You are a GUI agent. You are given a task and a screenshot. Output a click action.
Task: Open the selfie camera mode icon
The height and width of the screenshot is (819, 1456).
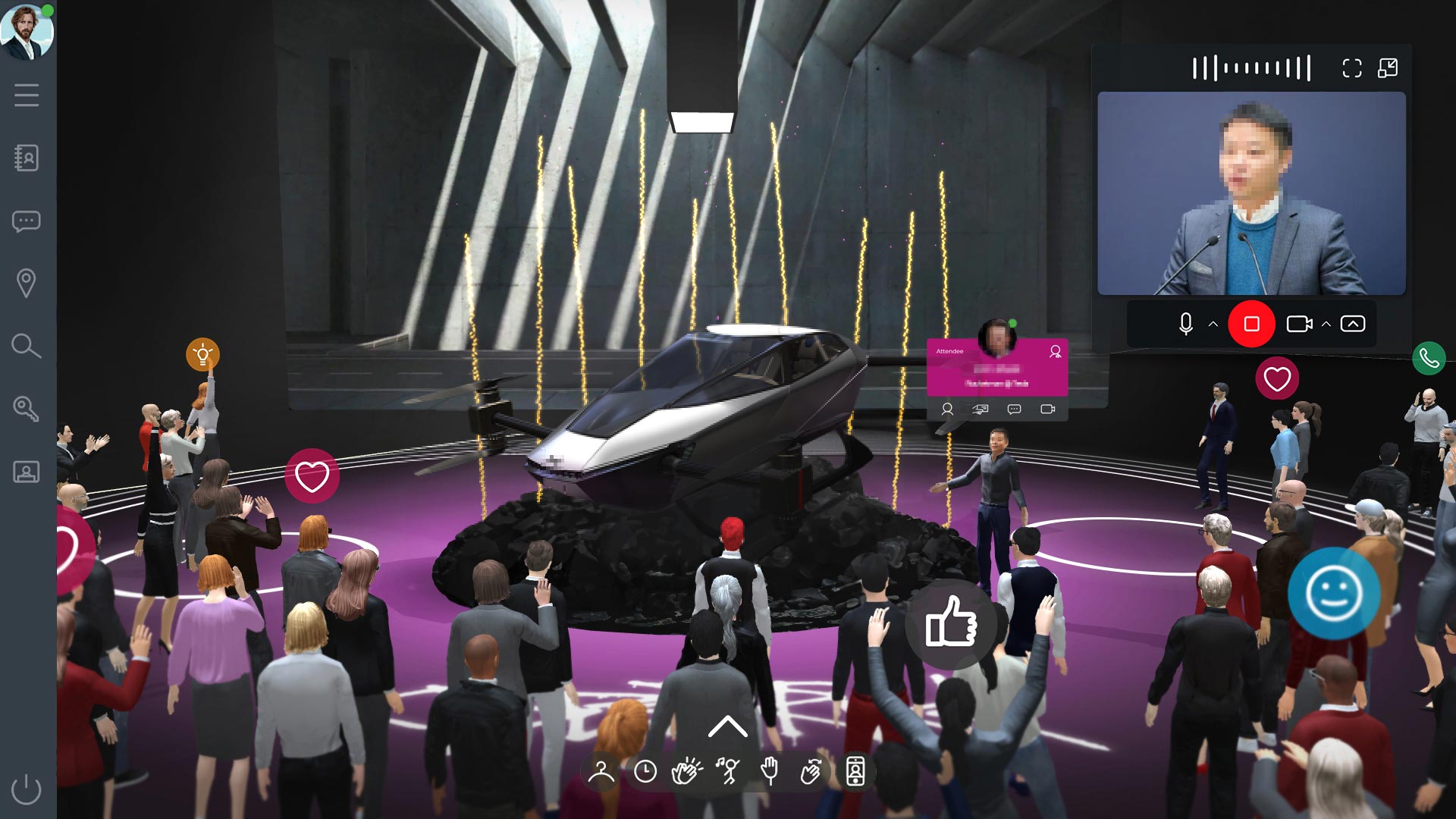[x=855, y=770]
